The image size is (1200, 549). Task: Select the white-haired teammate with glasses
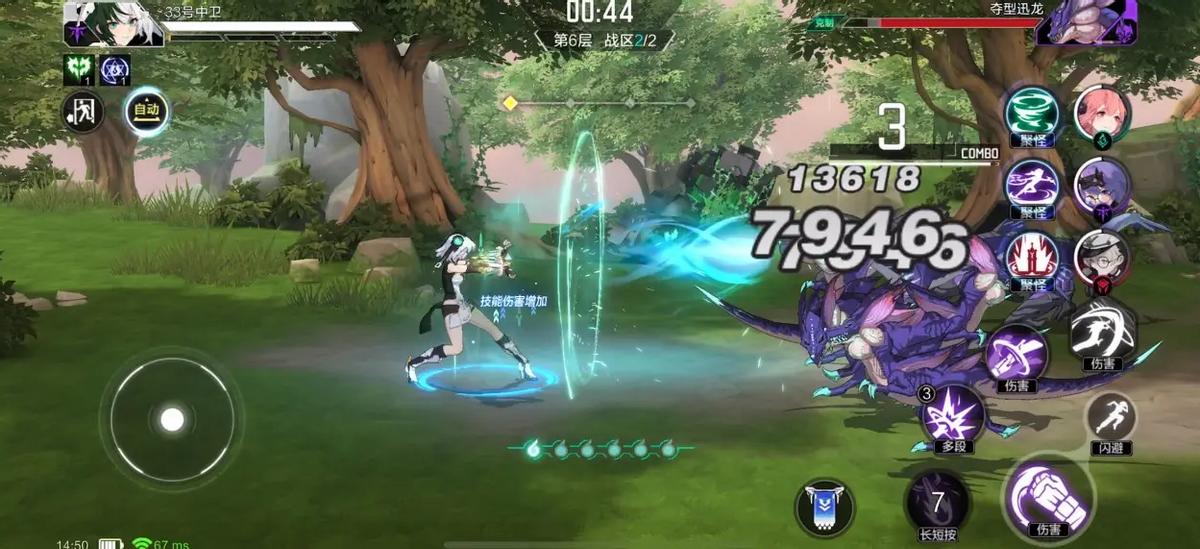point(1102,258)
